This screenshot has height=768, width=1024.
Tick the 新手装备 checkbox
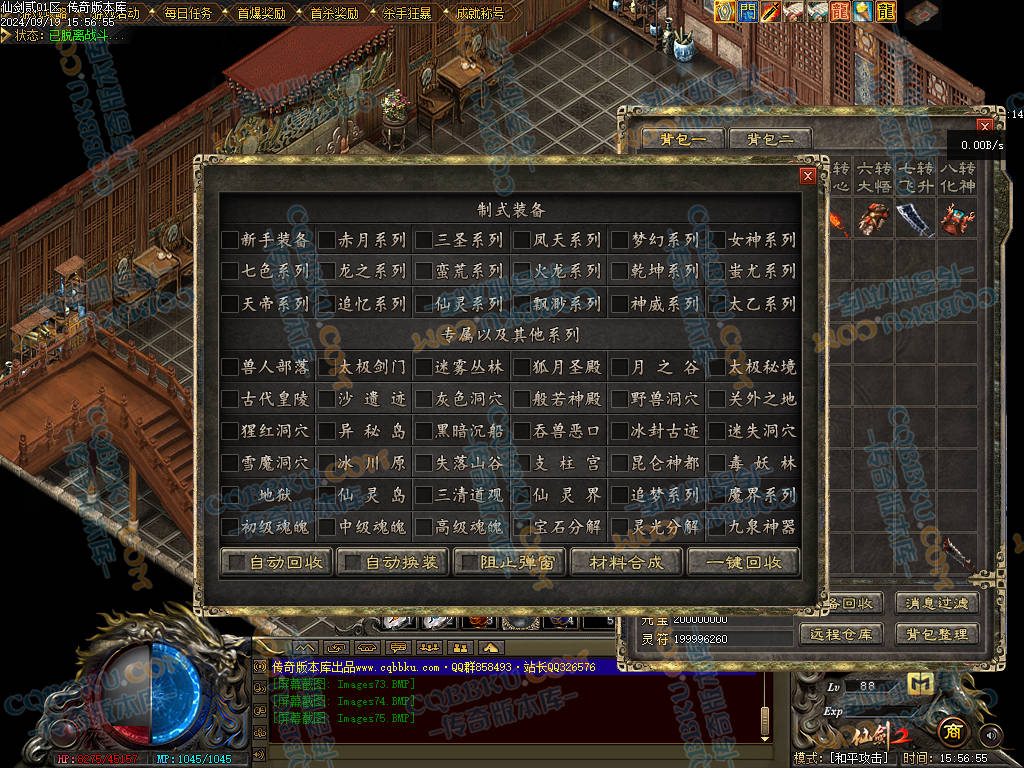[x=230, y=240]
